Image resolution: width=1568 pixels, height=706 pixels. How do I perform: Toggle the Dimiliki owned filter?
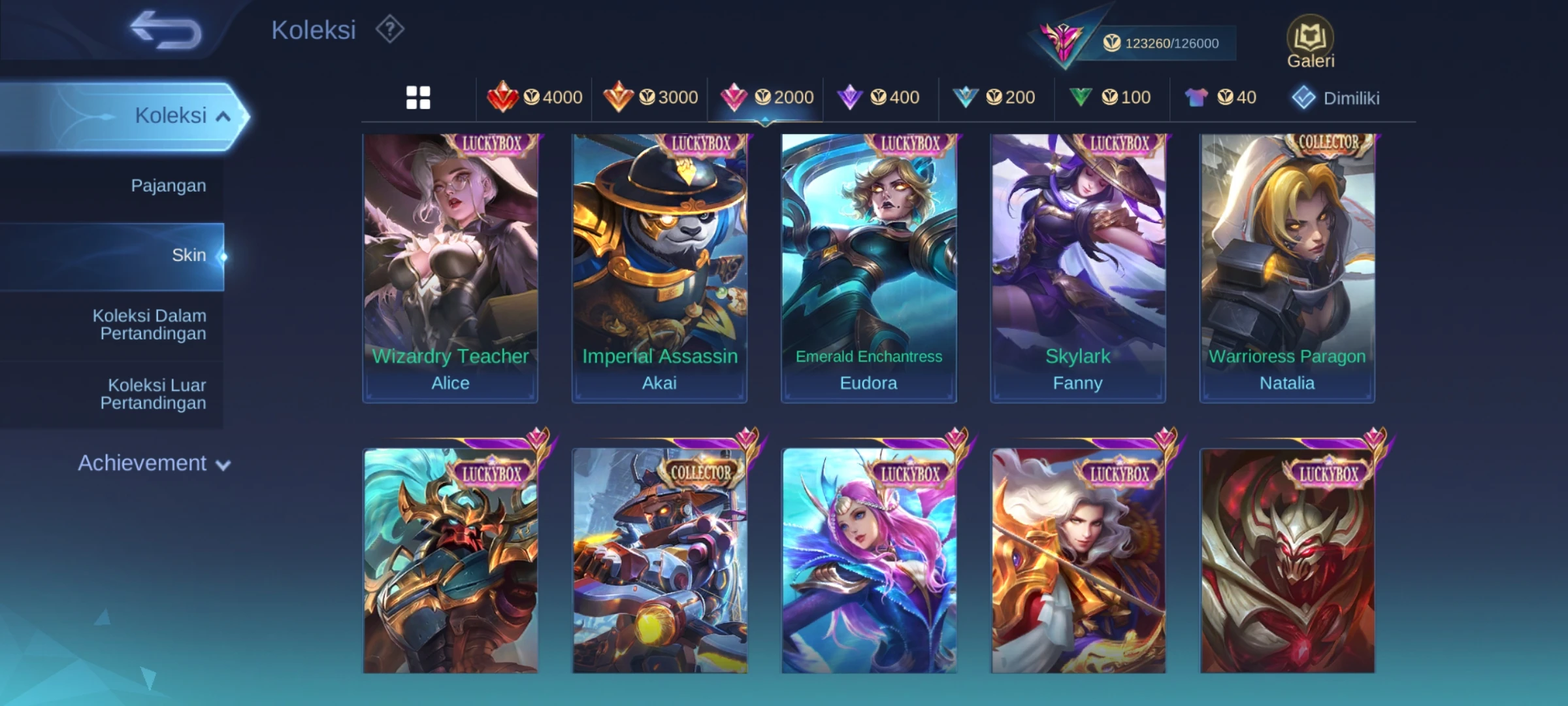[x=1336, y=98]
